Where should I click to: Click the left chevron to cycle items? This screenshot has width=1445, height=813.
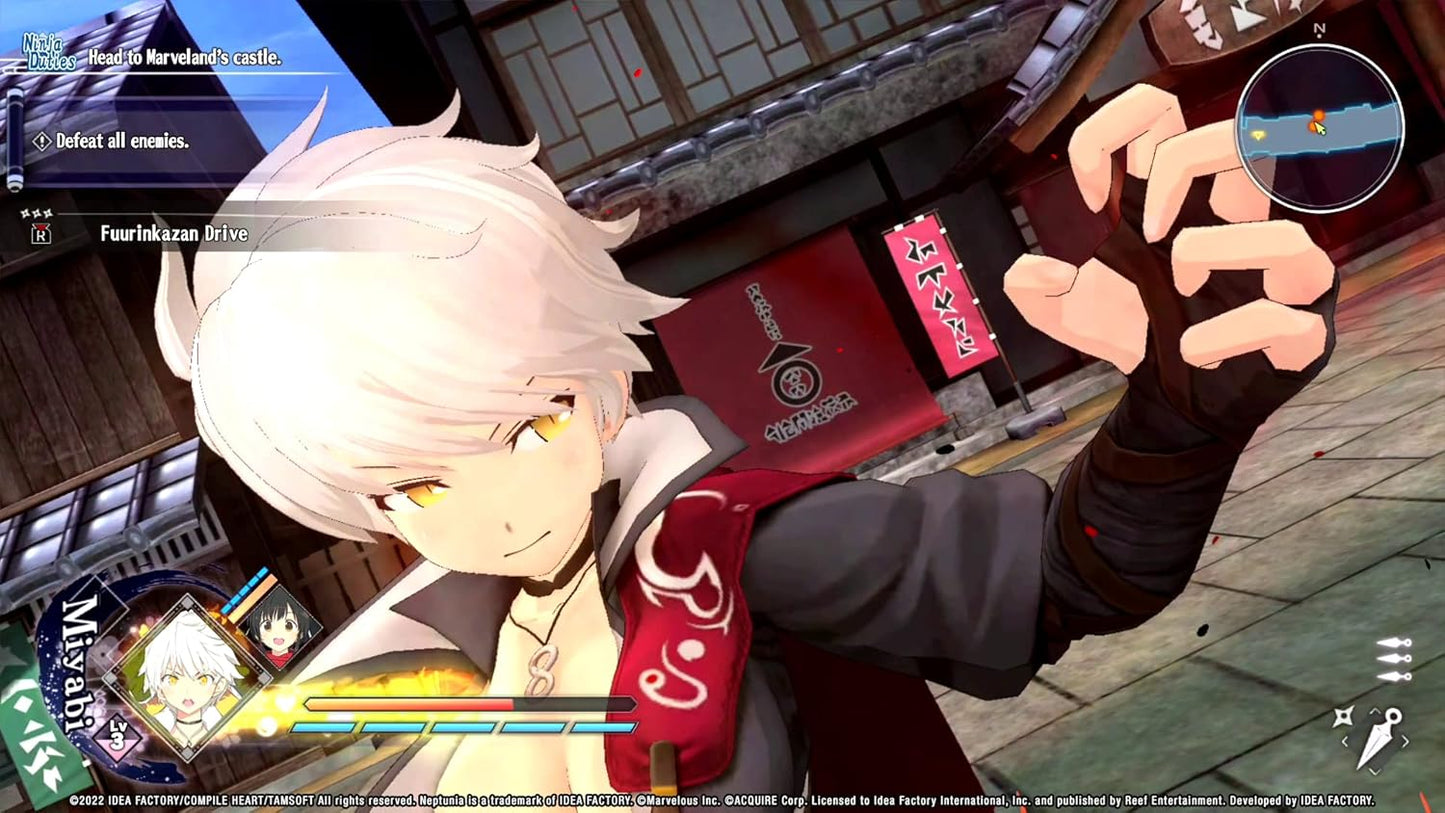[1346, 740]
